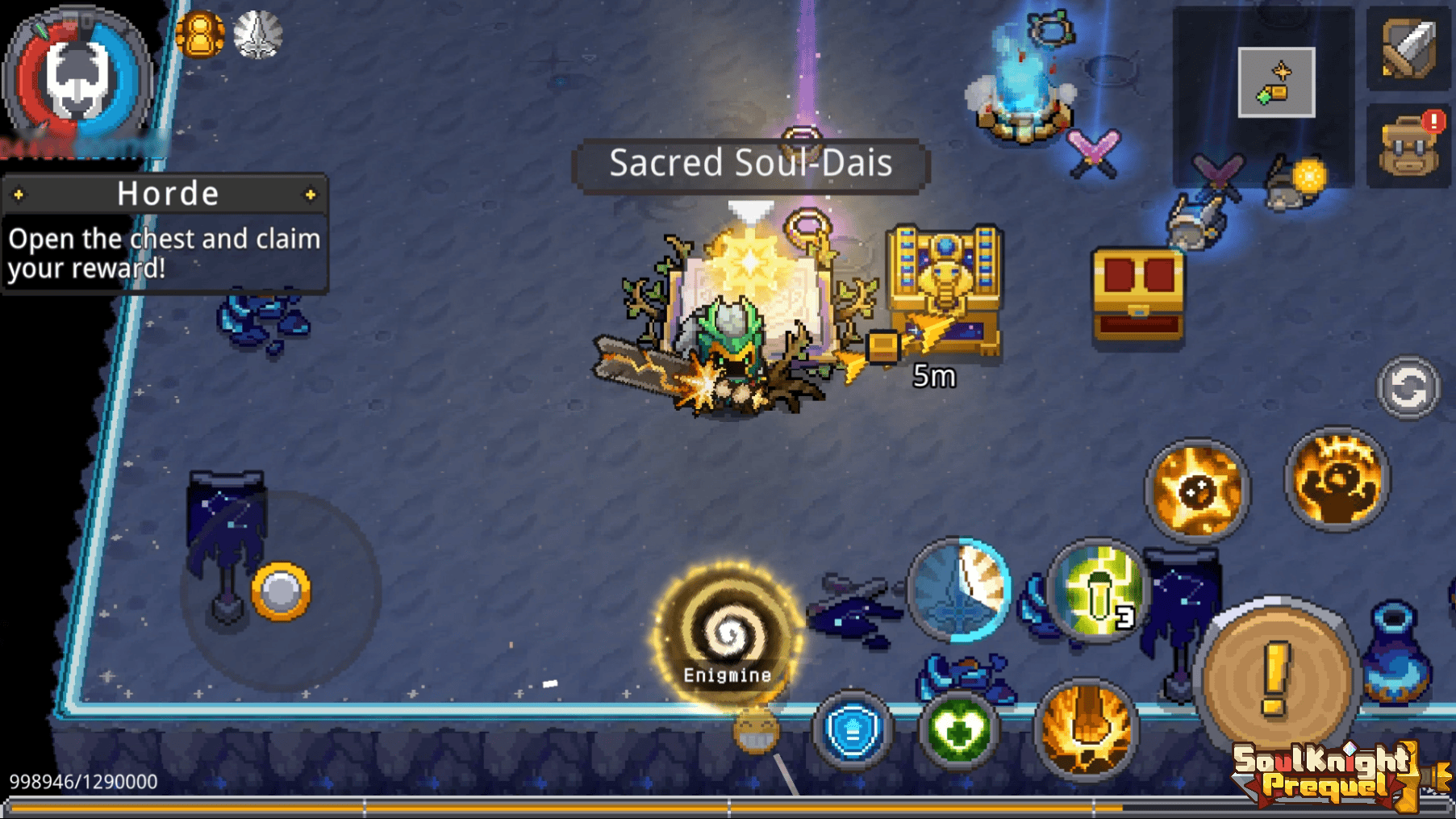This screenshot has height=819, width=1456.
Task: Select the Horde quest tracker panel
Action: pyautogui.click(x=165, y=234)
